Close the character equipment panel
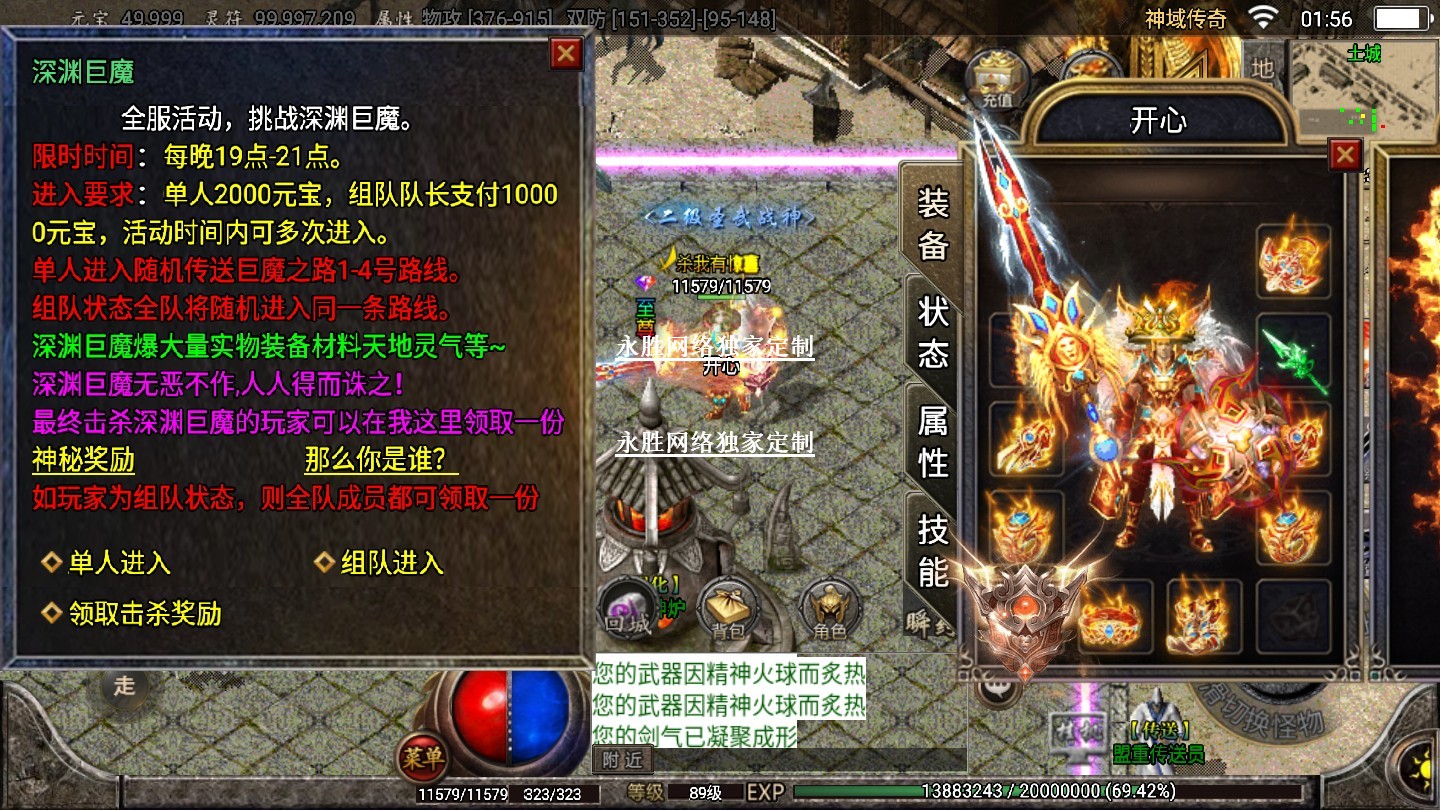The height and width of the screenshot is (810, 1440). click(x=1345, y=155)
